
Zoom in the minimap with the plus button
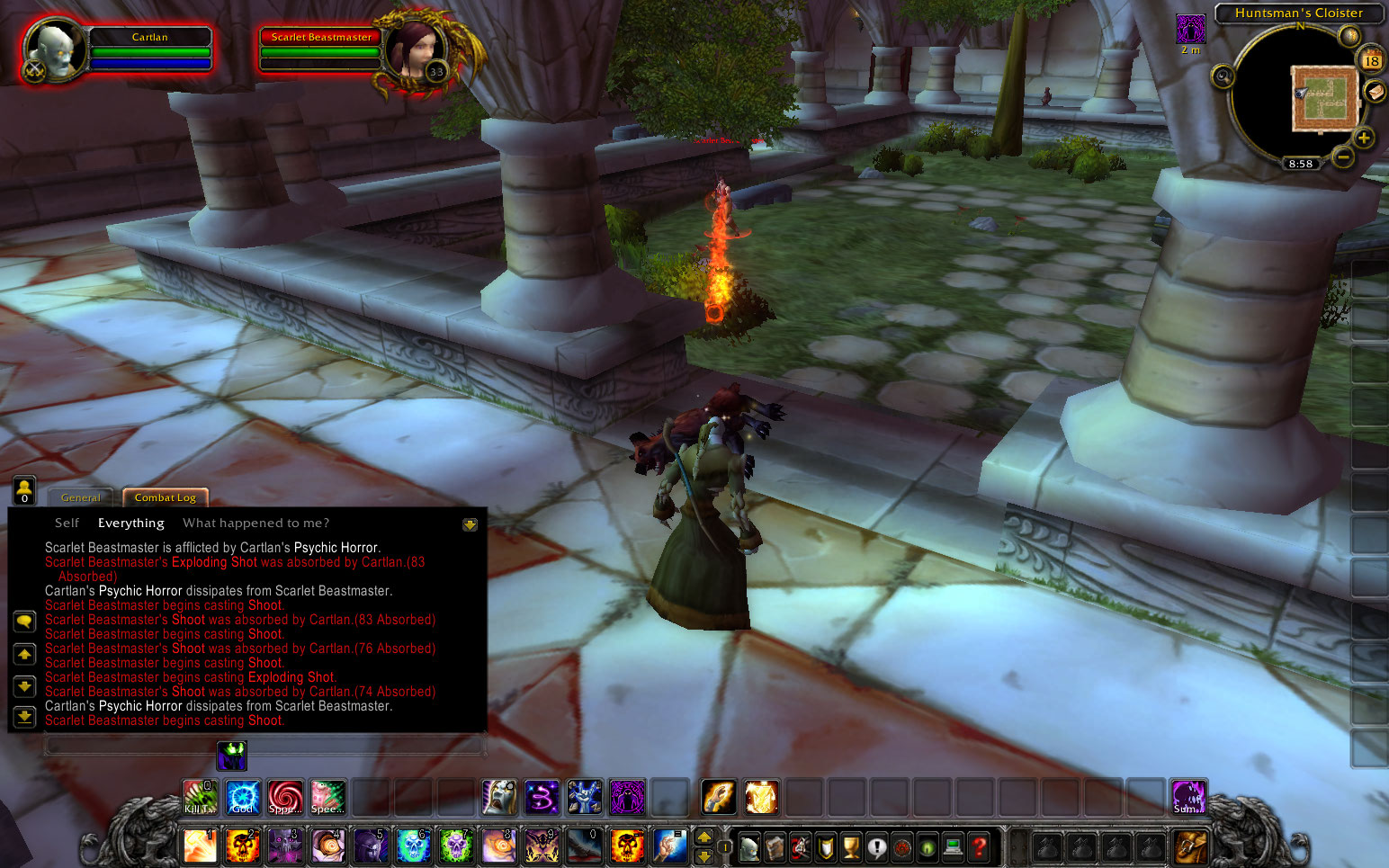click(x=1364, y=138)
